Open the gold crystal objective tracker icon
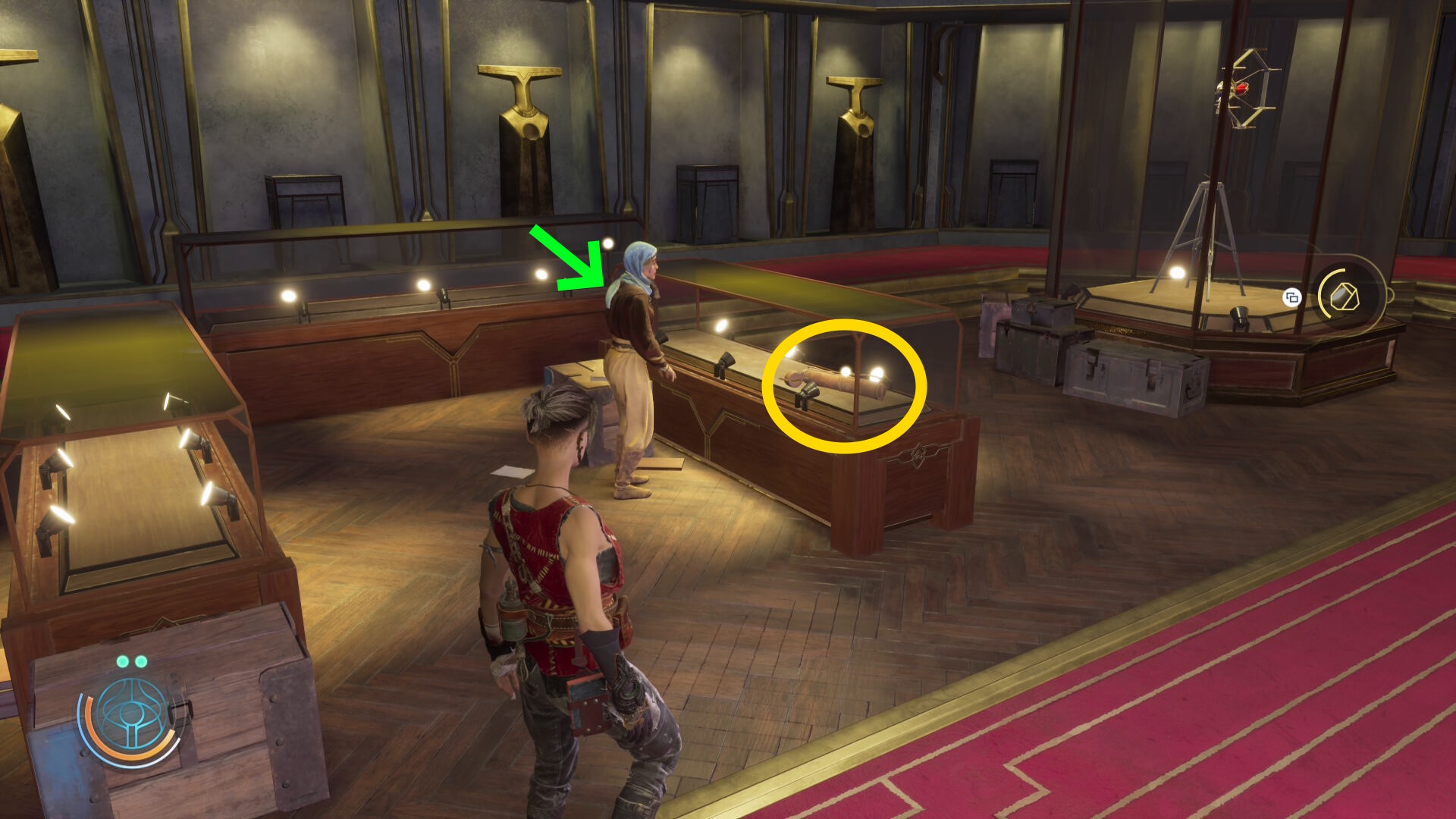 click(1345, 297)
